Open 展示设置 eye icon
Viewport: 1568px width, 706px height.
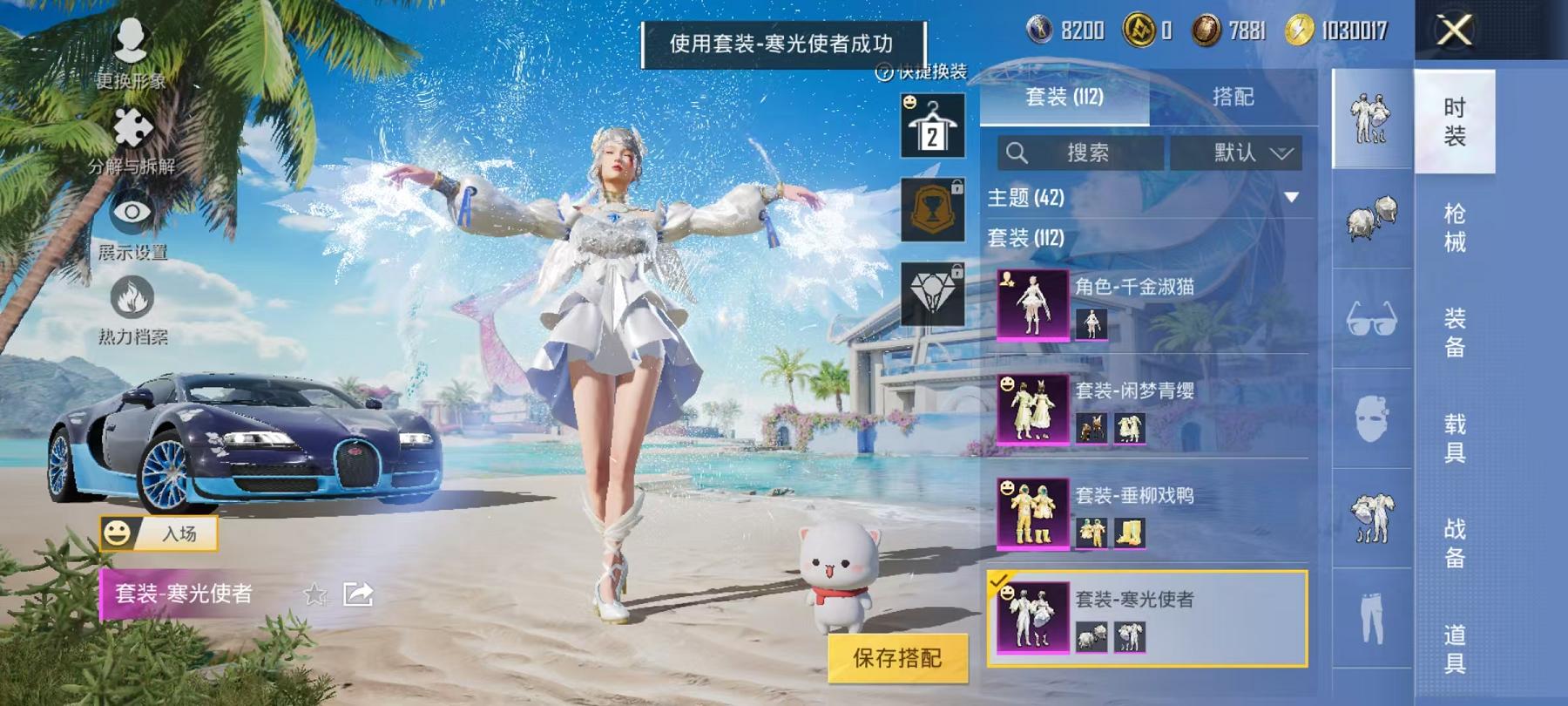click(x=131, y=212)
